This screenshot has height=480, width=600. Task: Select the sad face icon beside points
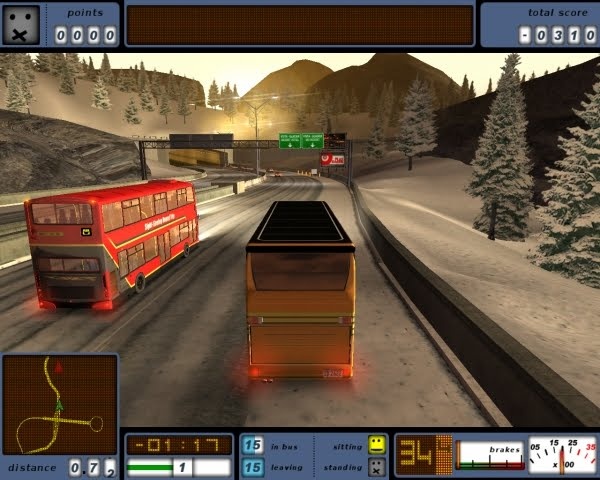pyautogui.click(x=22, y=24)
